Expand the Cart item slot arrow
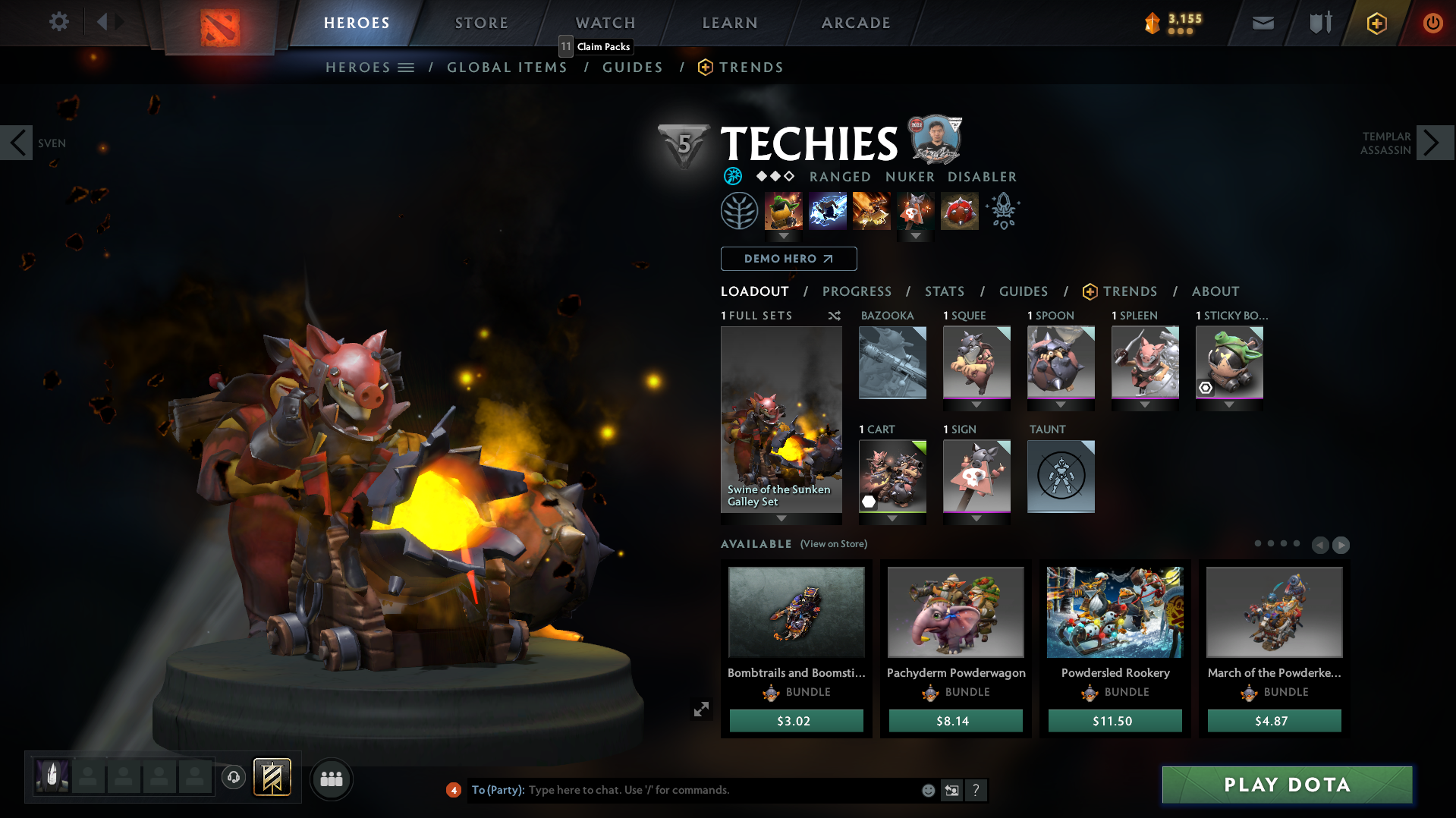 pyautogui.click(x=892, y=519)
